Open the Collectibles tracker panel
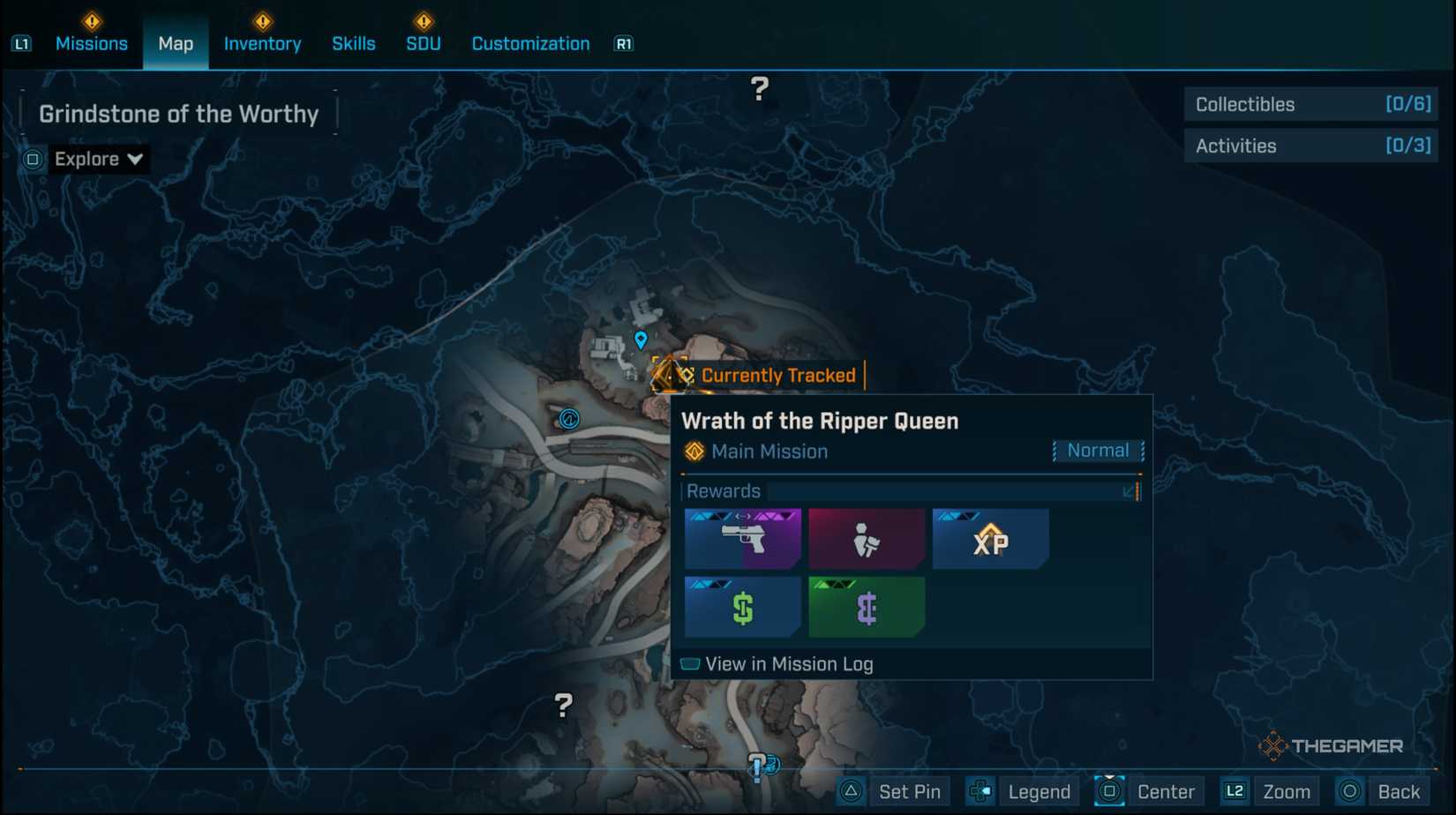Viewport: 1456px width, 815px height. (1310, 104)
